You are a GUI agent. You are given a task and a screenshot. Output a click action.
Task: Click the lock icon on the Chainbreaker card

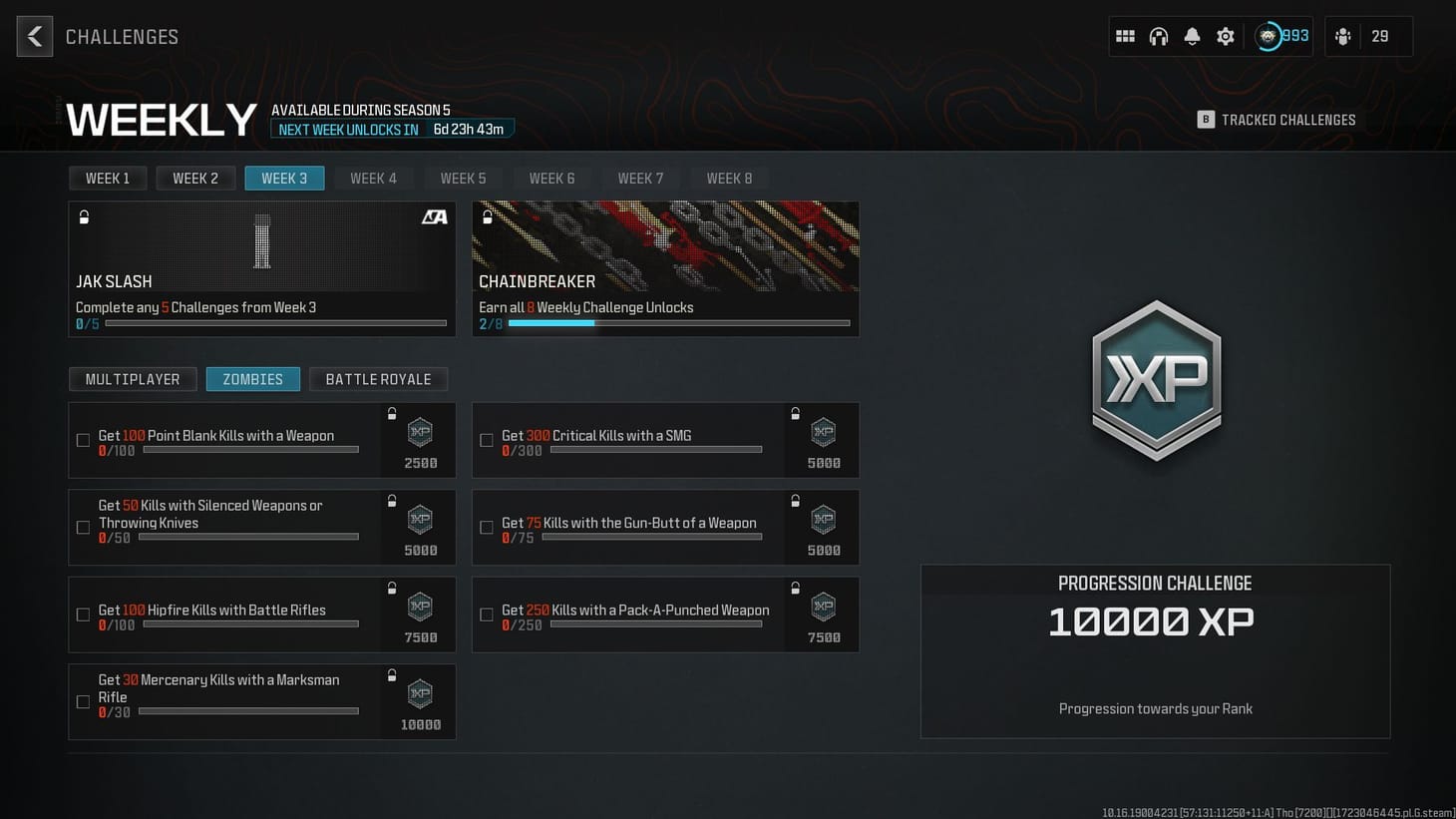[488, 215]
